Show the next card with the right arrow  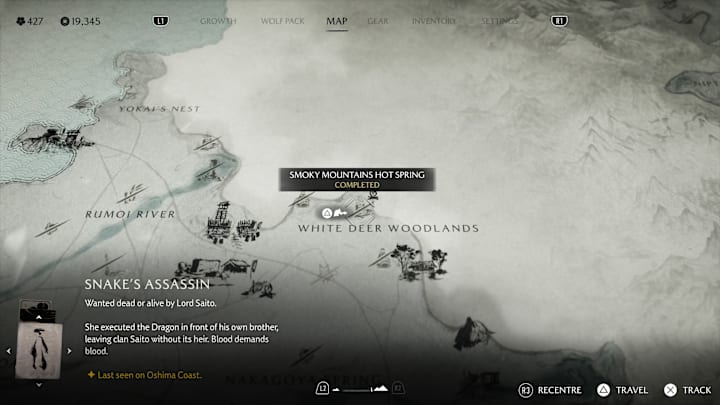[71, 351]
